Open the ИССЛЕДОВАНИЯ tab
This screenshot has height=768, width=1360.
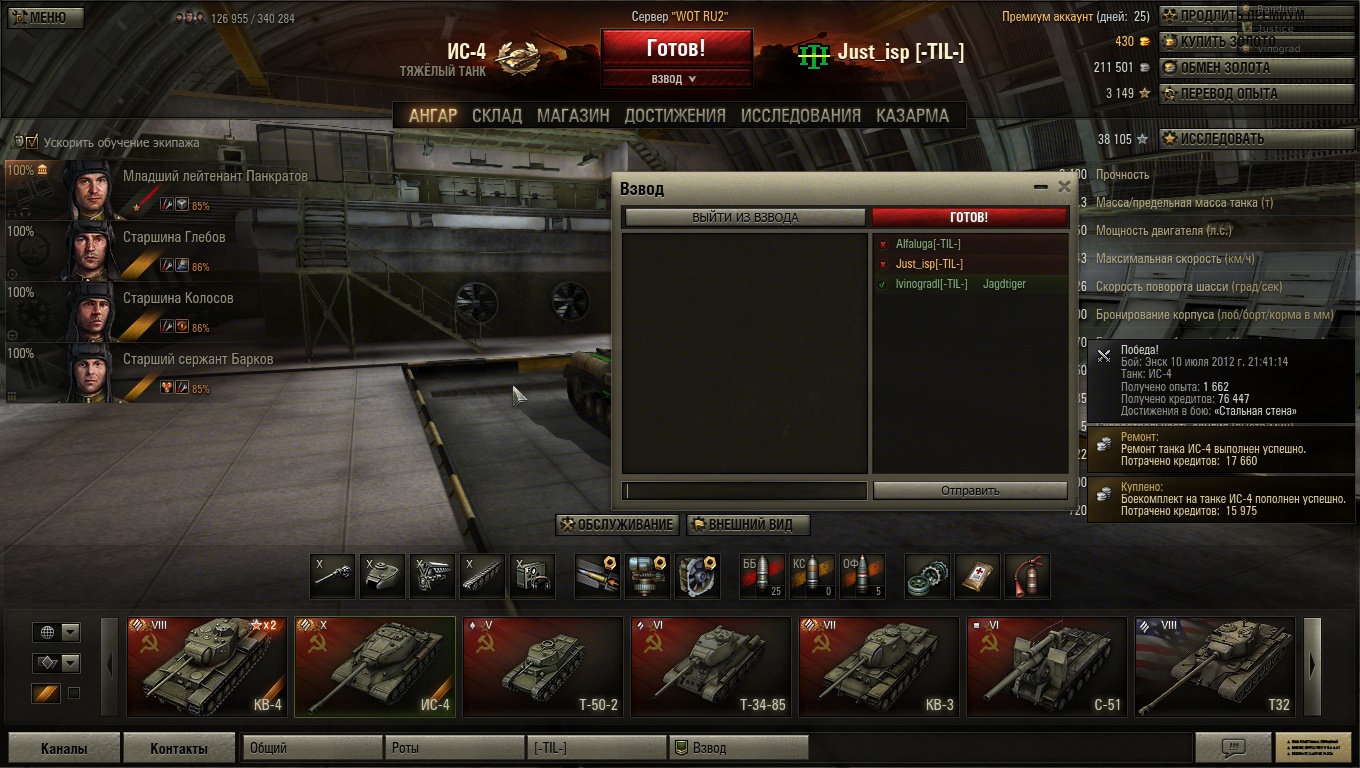pos(800,115)
